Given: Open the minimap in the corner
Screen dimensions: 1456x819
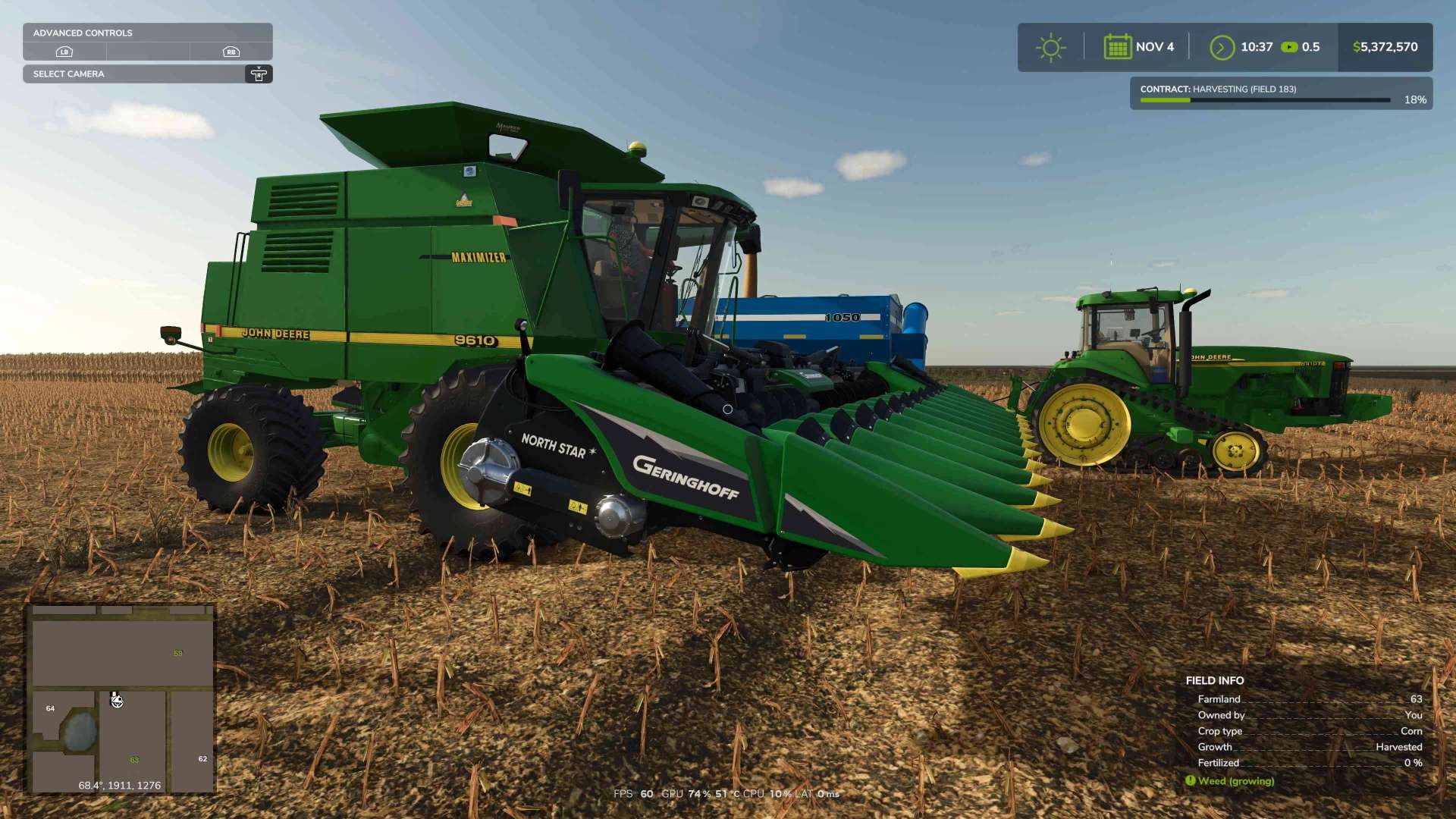Looking at the screenshot, I should (x=121, y=698).
